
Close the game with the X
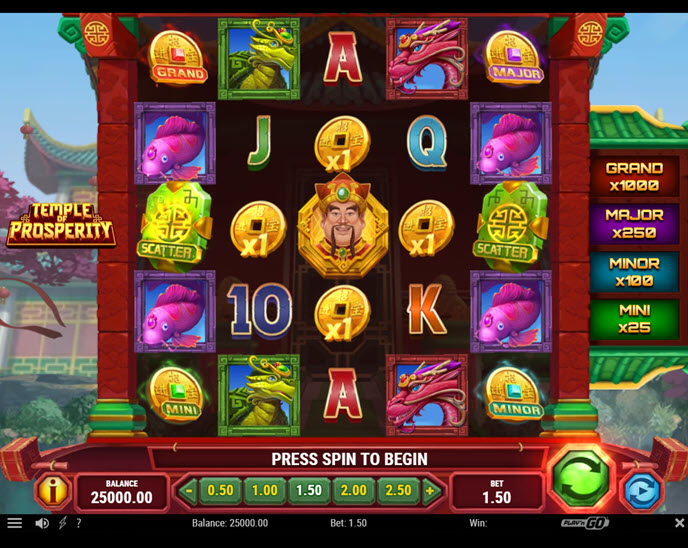(x=679, y=523)
